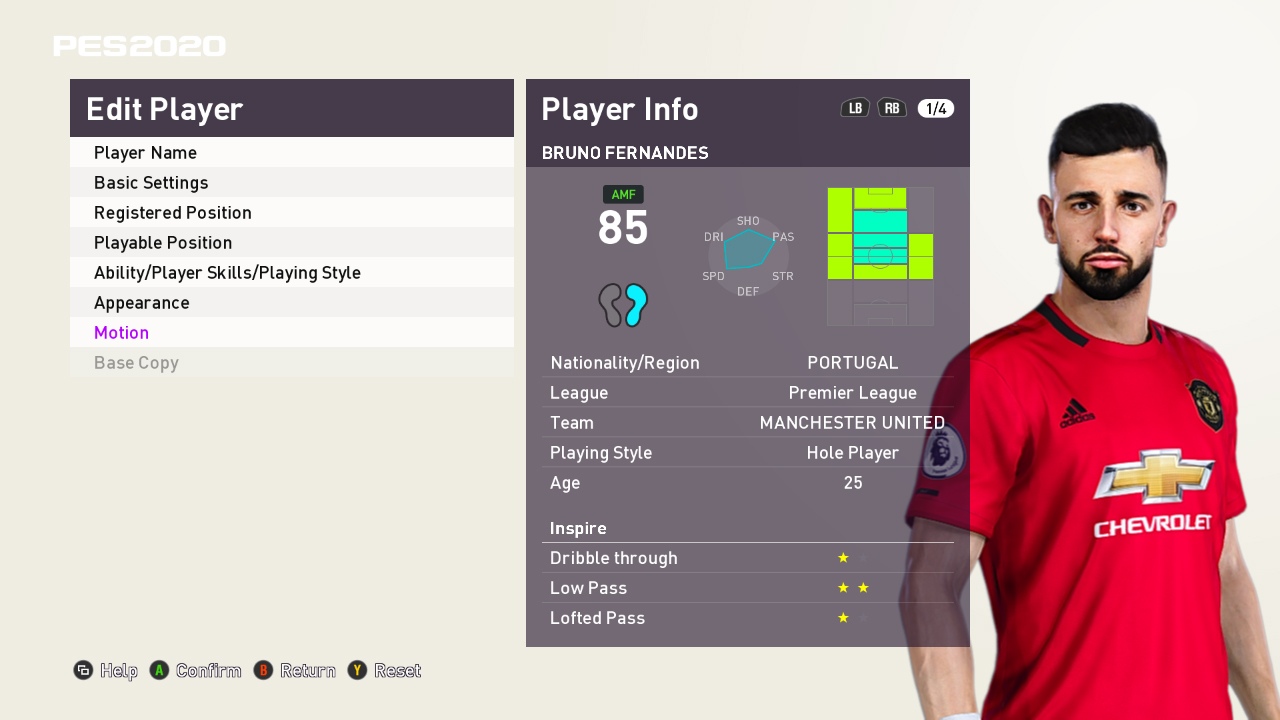The image size is (1280, 720).
Task: Toggle the first Low Pass star
Action: click(841, 588)
